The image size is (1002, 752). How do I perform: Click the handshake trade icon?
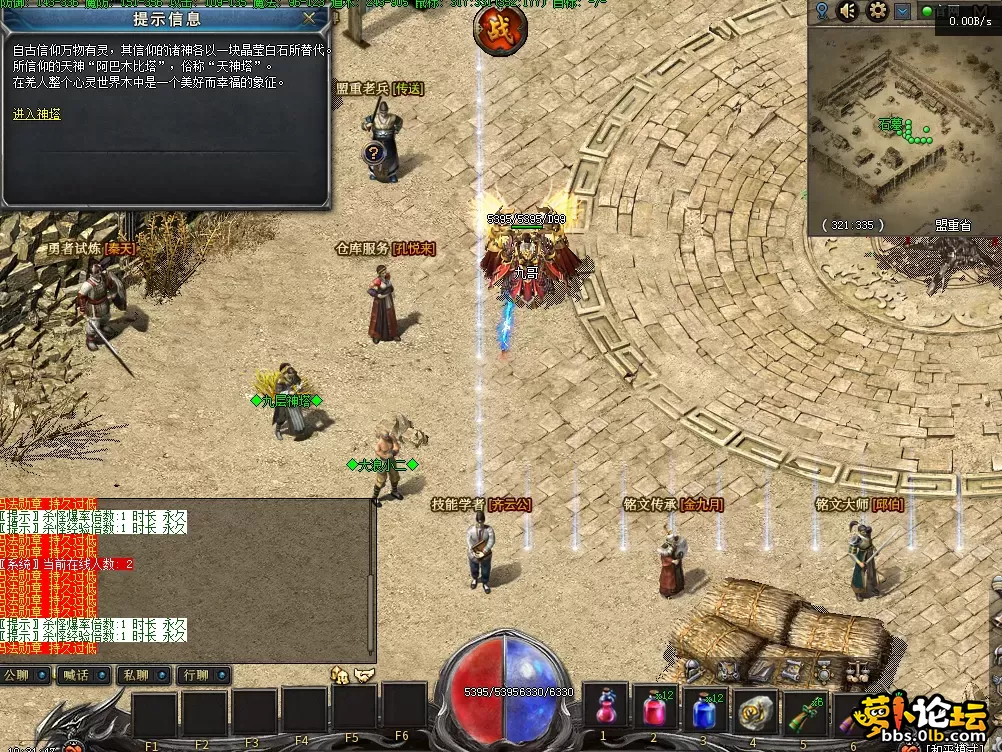tap(364, 676)
